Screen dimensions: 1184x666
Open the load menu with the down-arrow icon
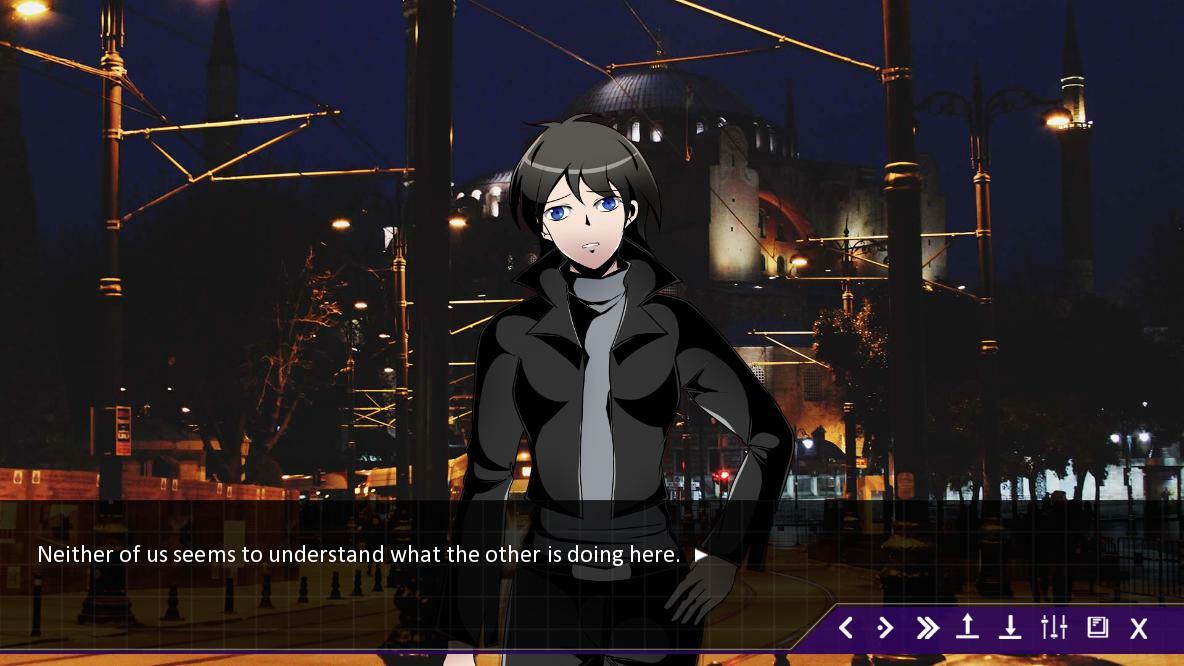pos(1010,627)
